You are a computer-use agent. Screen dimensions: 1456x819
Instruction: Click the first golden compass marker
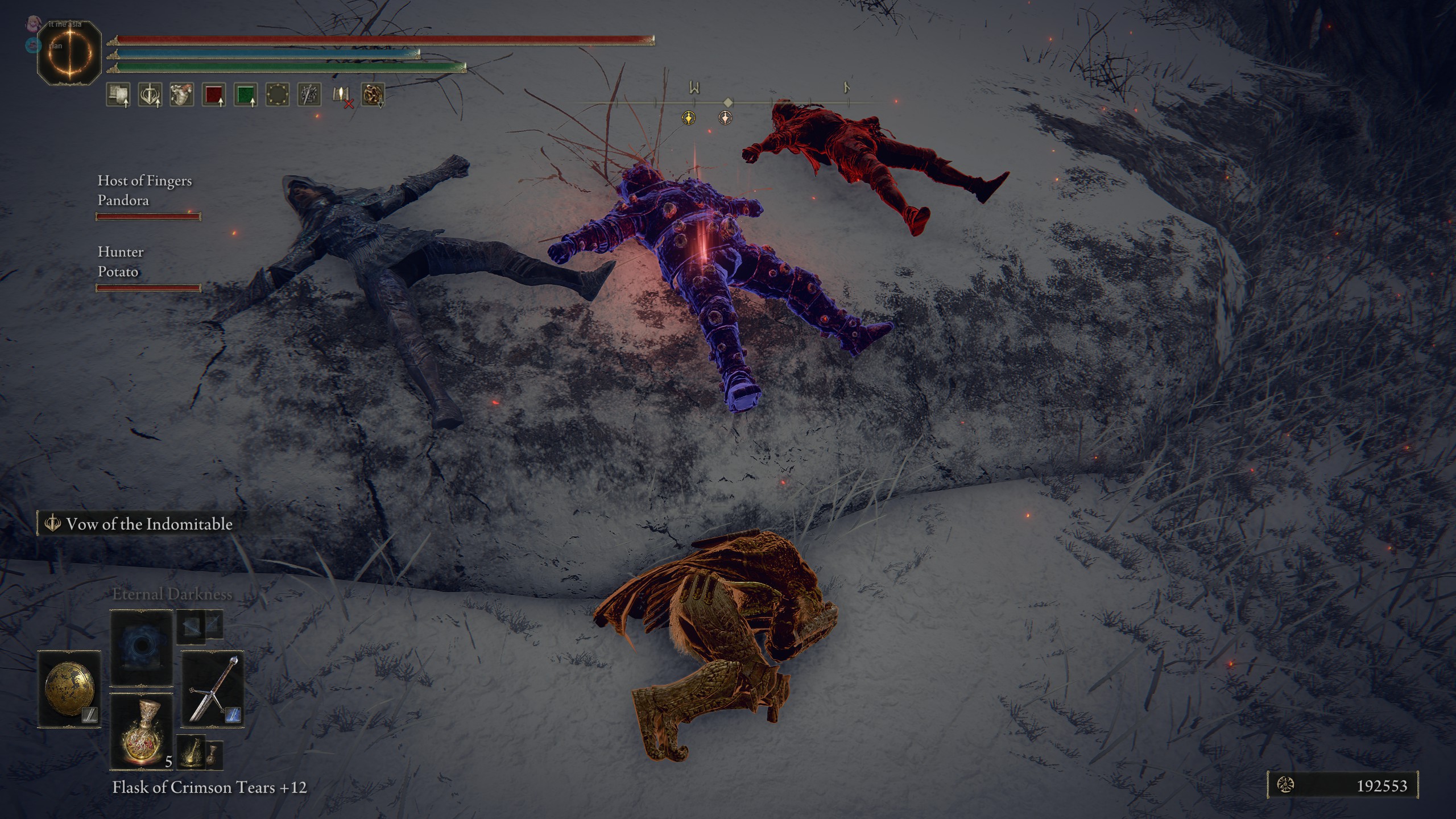click(x=689, y=118)
